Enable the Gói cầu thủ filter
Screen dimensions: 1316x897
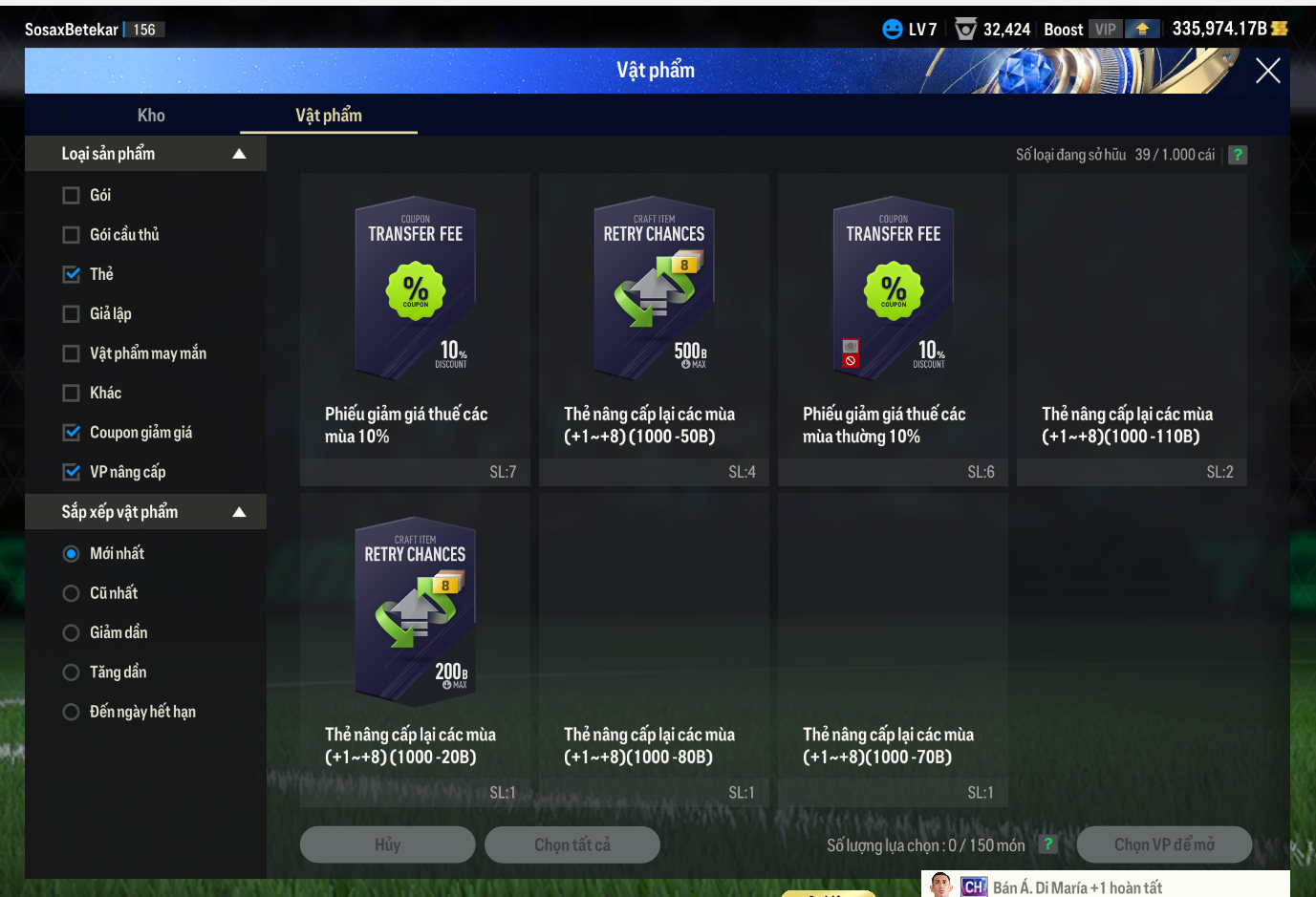[71, 235]
